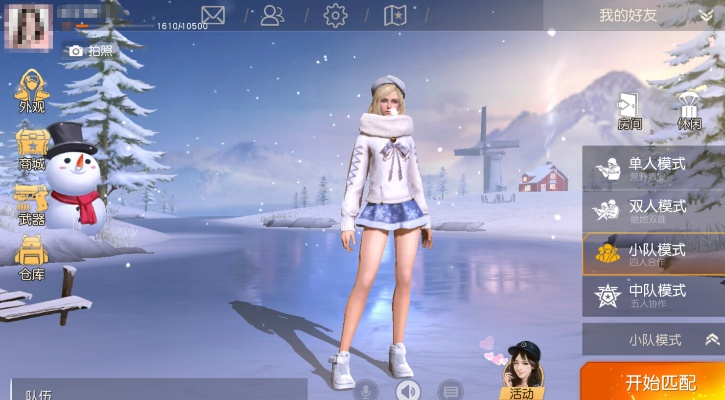Open the mail envelope icon
Screen dimensions: 725x400
click(213, 15)
